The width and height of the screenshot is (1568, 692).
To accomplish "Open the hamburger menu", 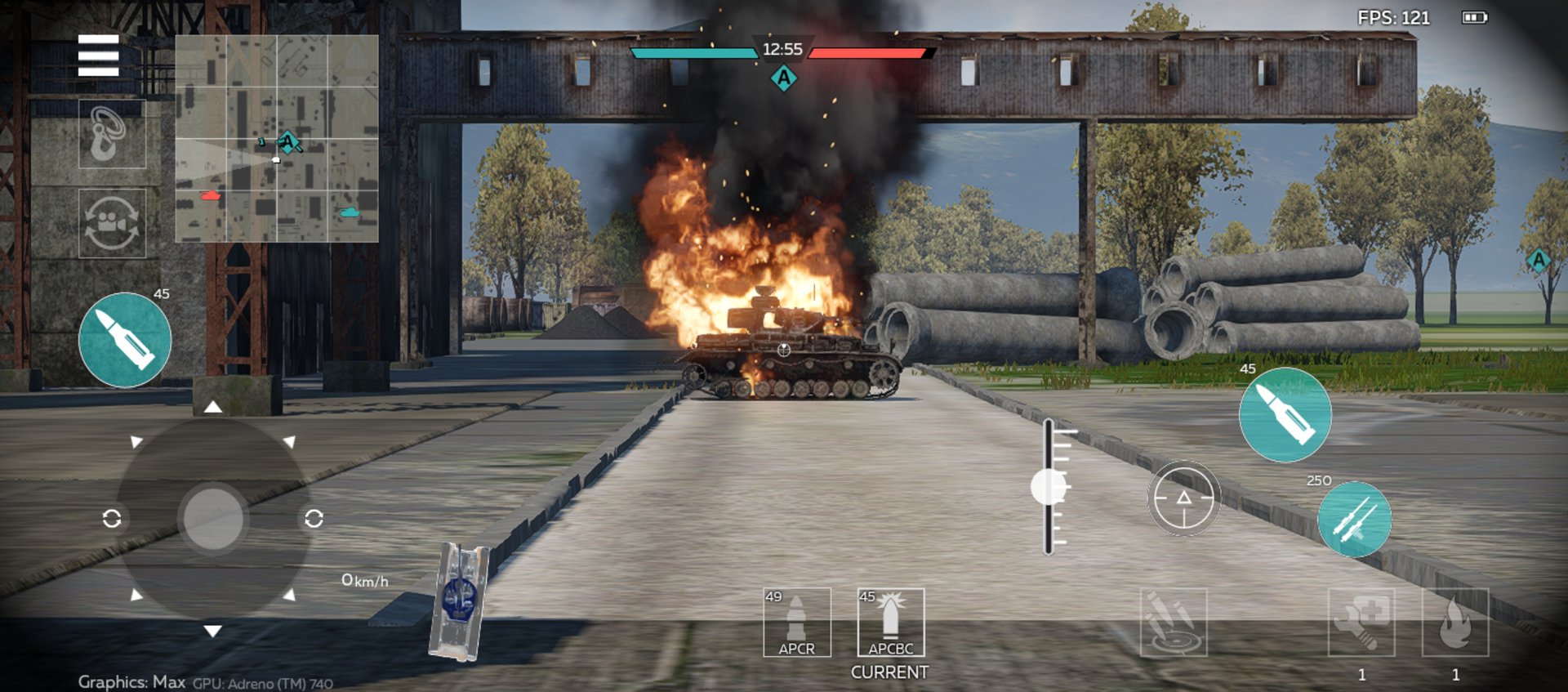I will [x=98, y=56].
